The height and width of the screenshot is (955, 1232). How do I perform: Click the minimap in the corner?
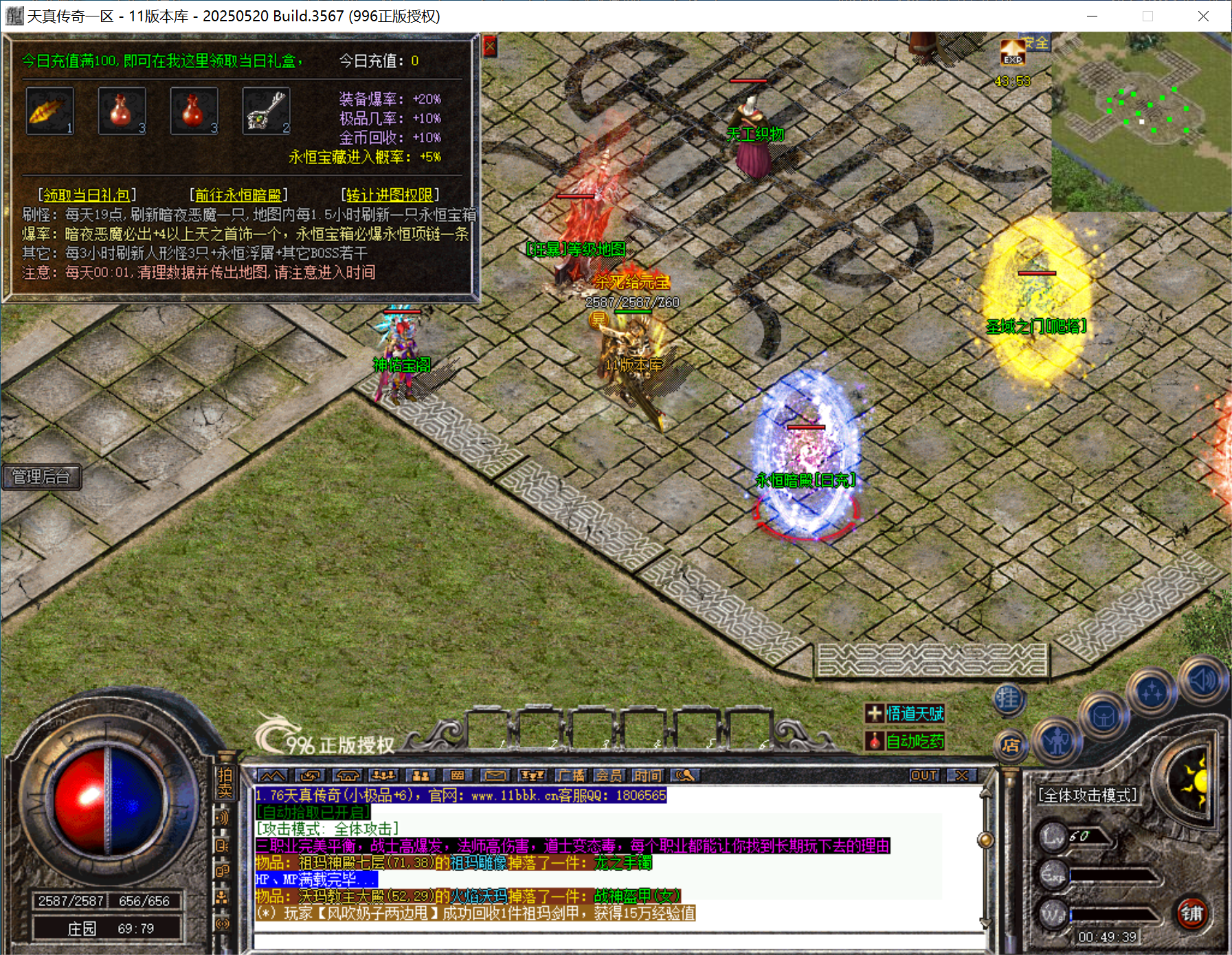[1141, 122]
